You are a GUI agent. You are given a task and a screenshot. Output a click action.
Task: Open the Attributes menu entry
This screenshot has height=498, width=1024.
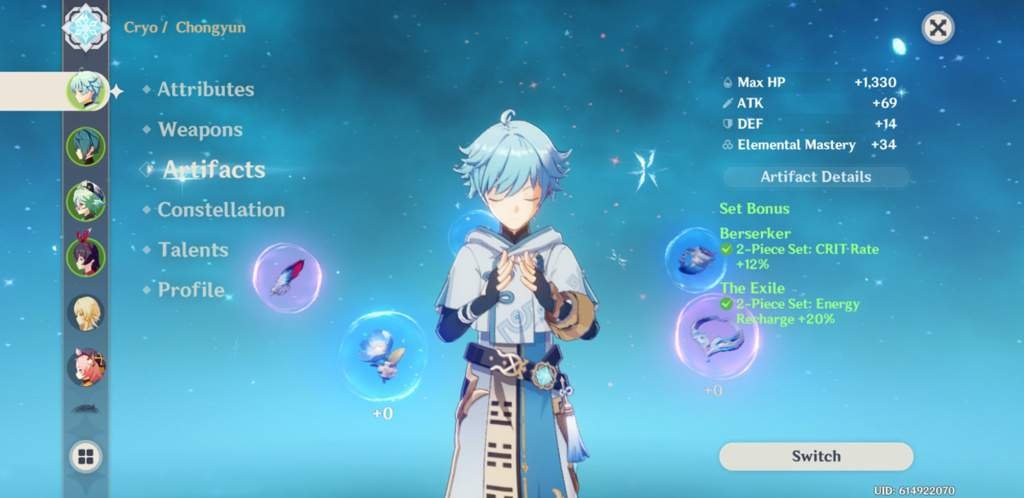(x=205, y=89)
